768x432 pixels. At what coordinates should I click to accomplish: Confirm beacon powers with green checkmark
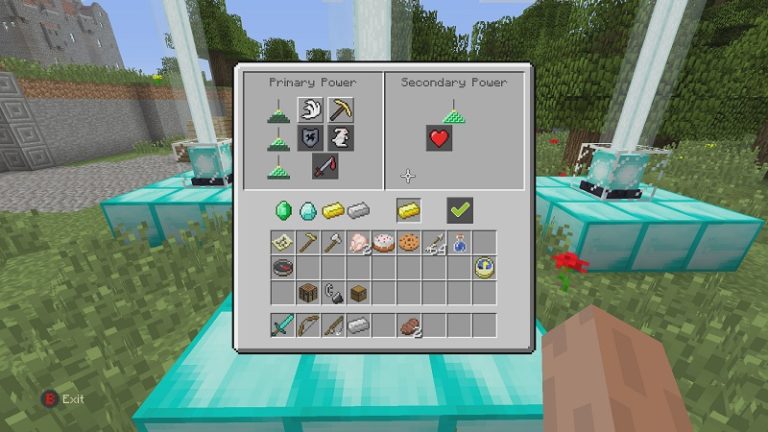pos(460,210)
